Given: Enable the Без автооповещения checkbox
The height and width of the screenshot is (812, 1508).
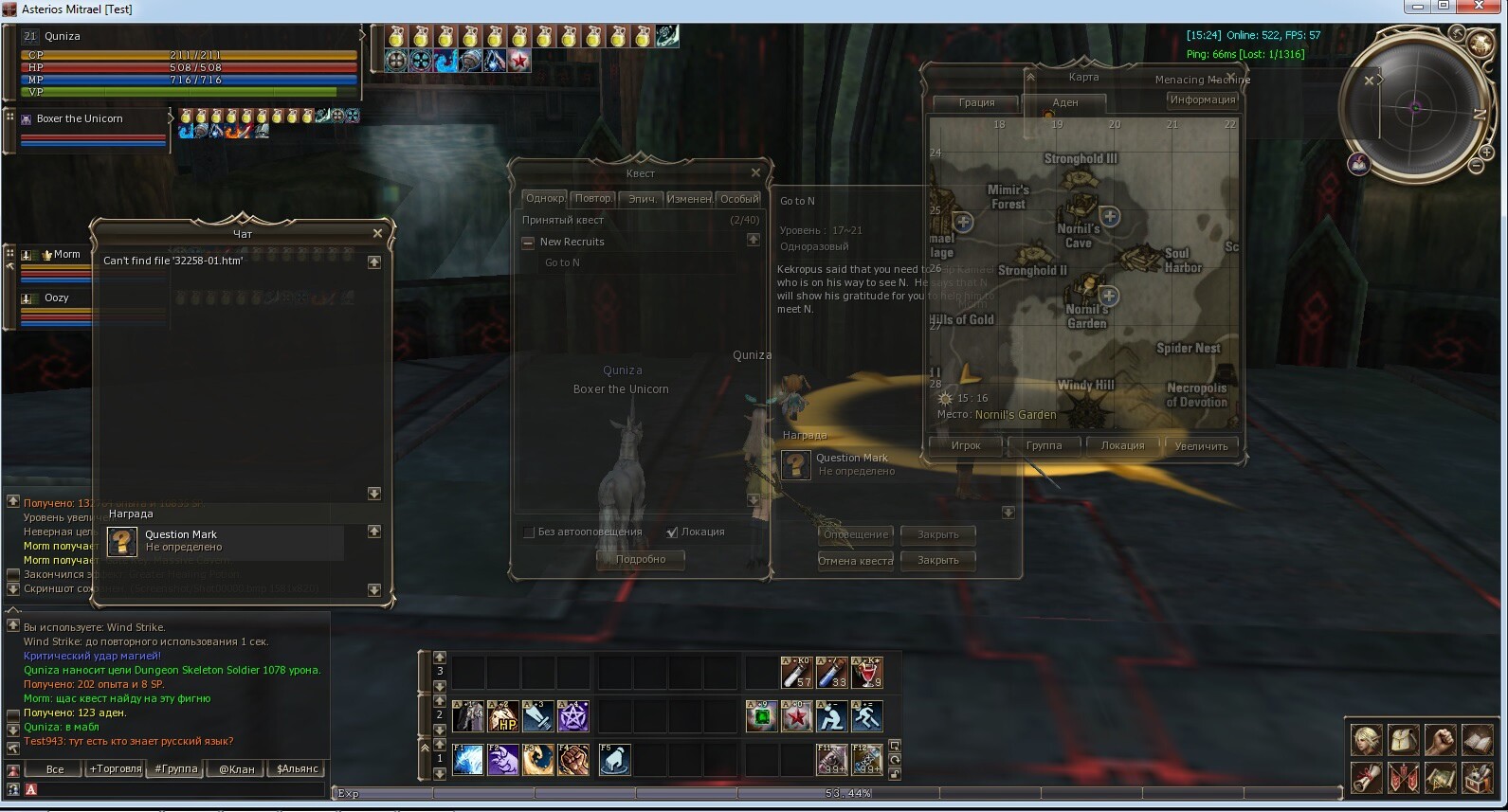Looking at the screenshot, I should pyautogui.click(x=529, y=532).
